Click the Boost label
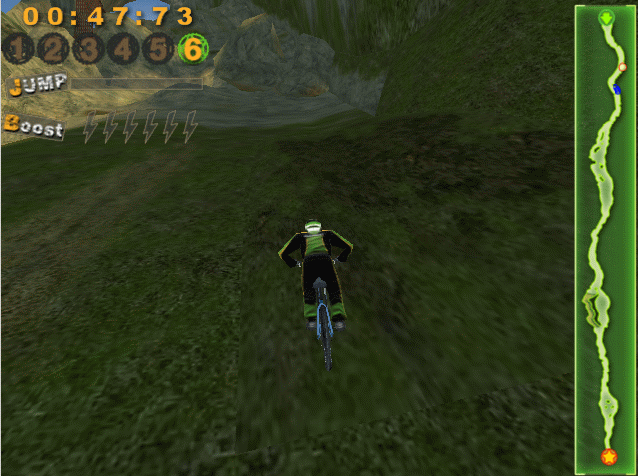 click(34, 127)
